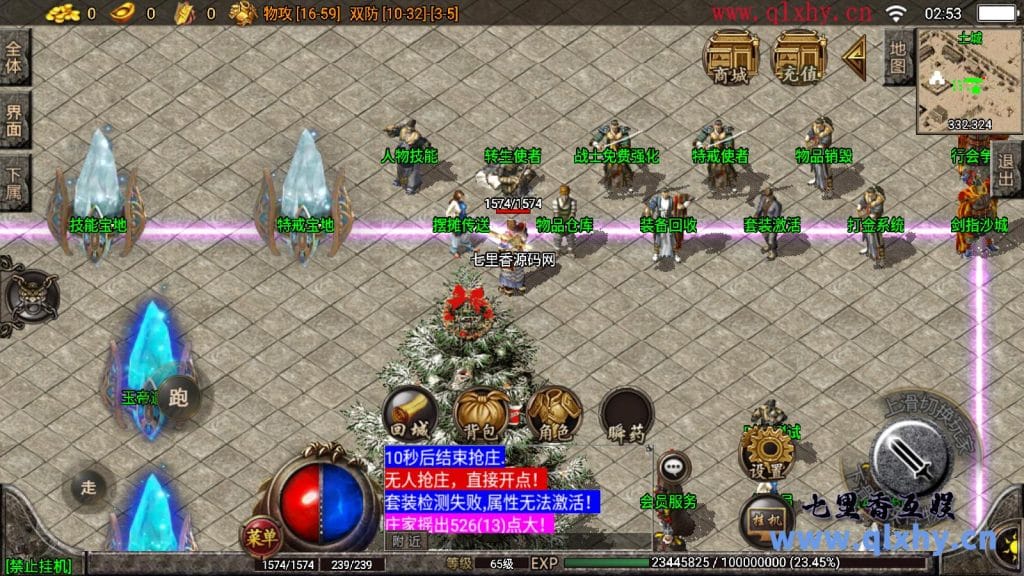The width and height of the screenshot is (1024, 576).
Task: Open the 菜单 menu button
Action: pyautogui.click(x=259, y=537)
